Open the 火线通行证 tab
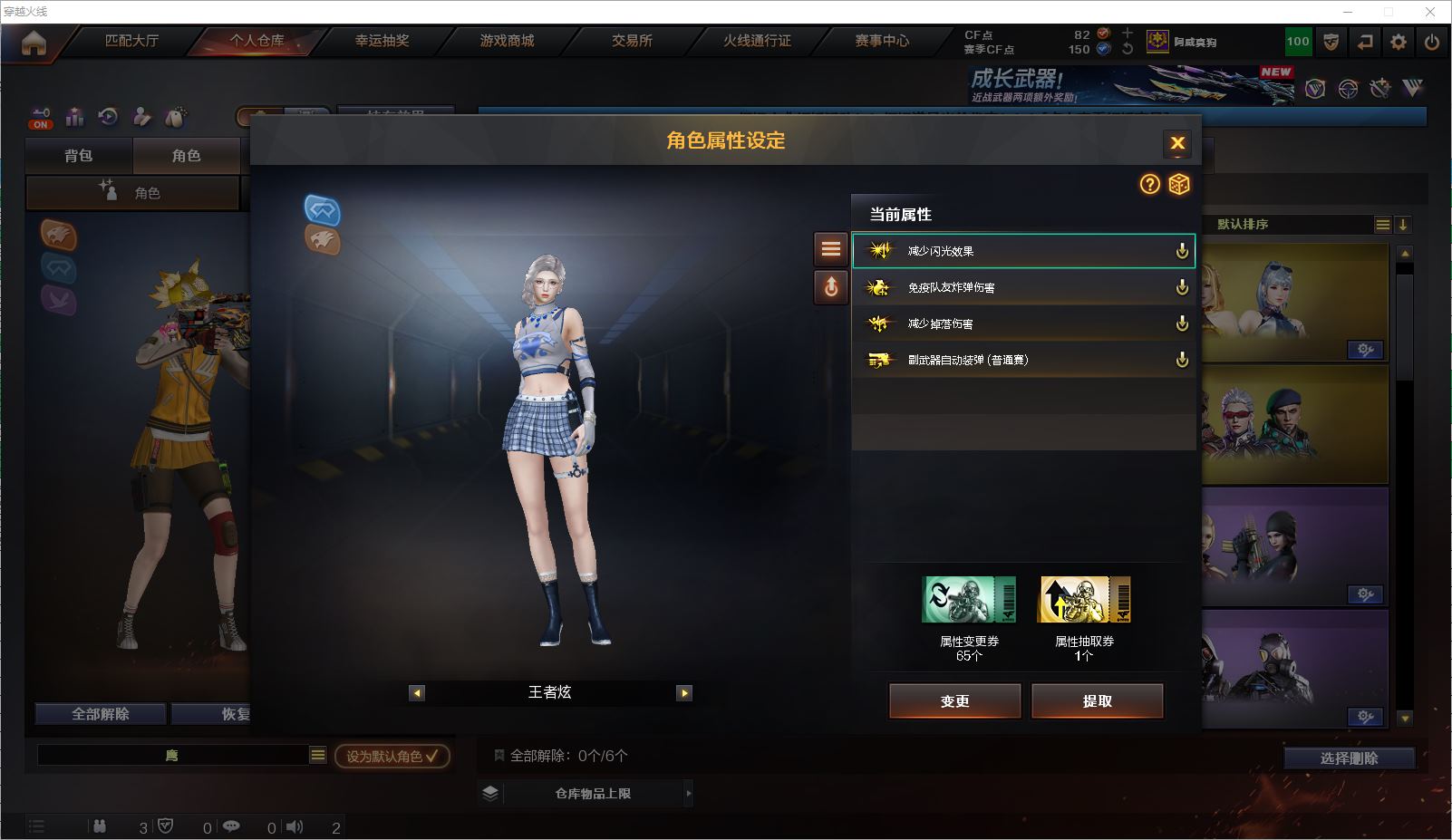1452x840 pixels. tap(757, 41)
